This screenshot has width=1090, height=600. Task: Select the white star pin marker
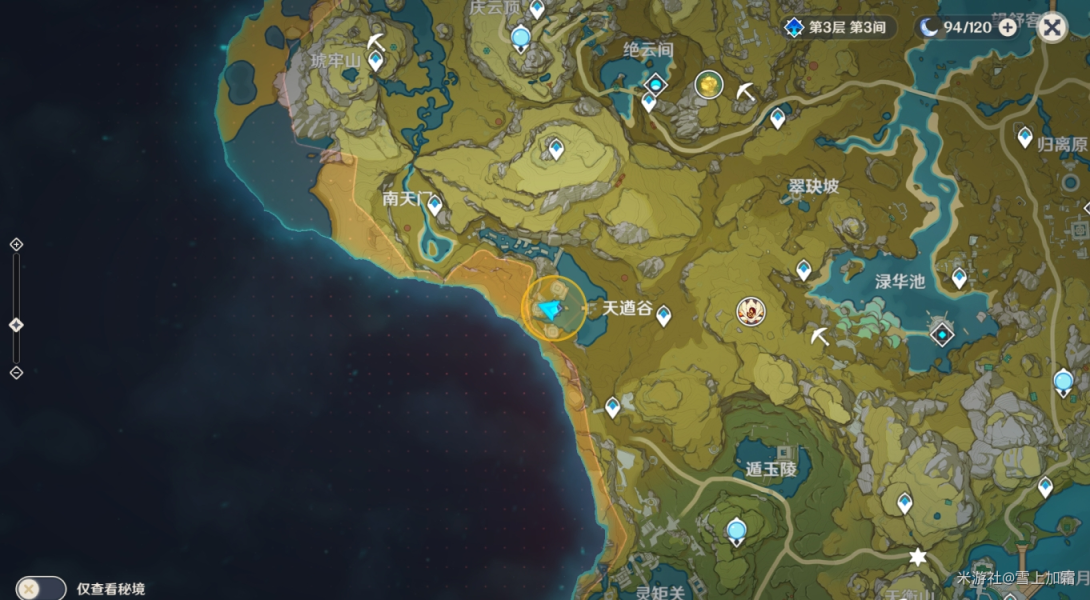pyautogui.click(x=917, y=557)
